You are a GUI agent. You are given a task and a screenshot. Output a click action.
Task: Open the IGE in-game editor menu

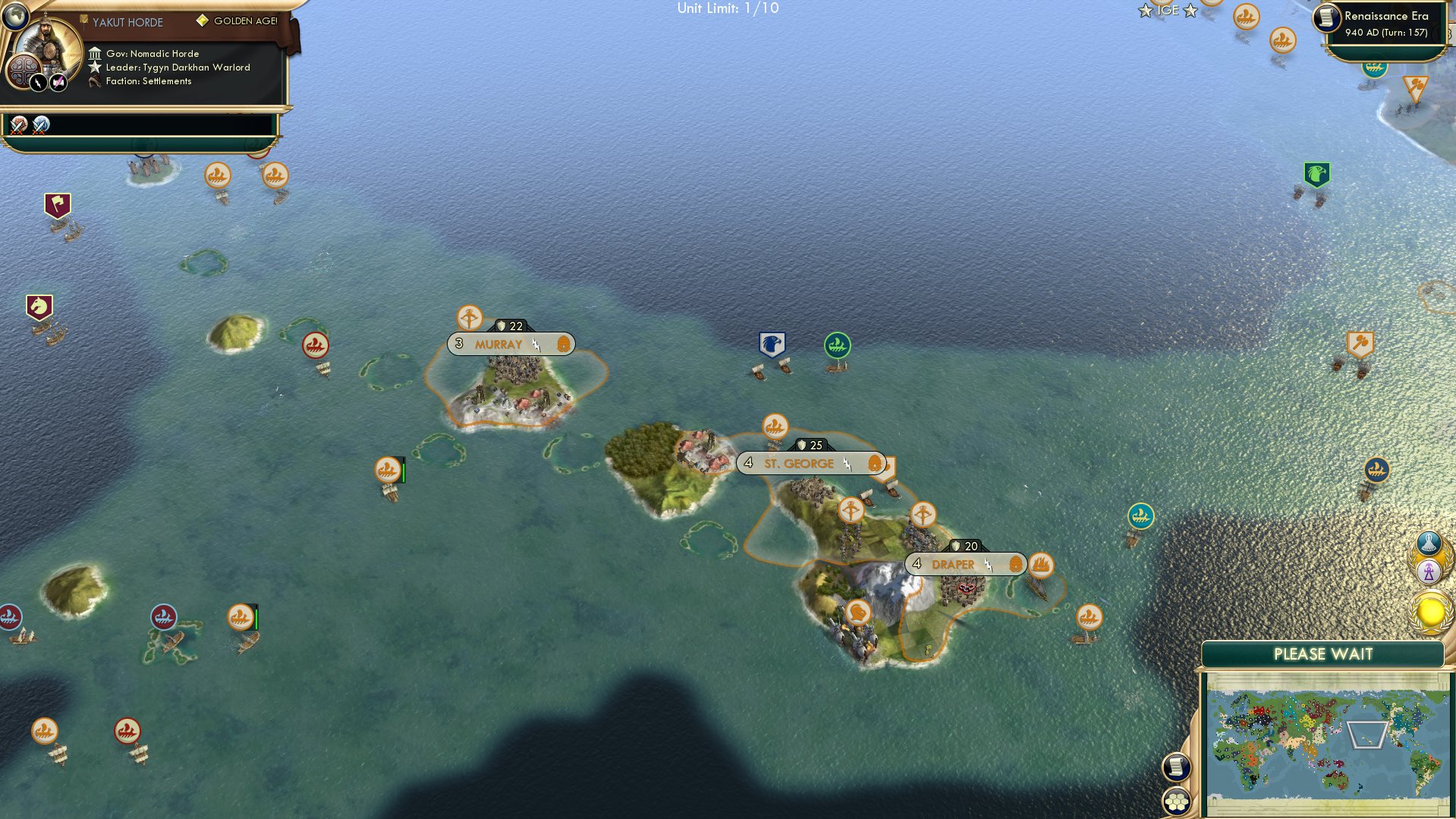[1168, 11]
